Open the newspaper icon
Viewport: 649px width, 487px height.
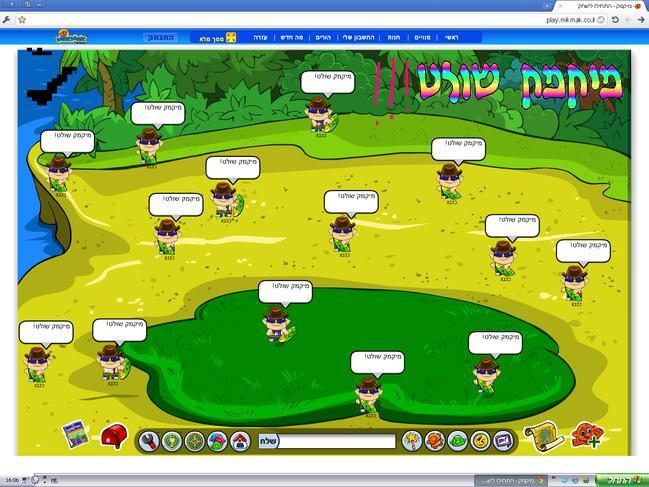(74, 435)
